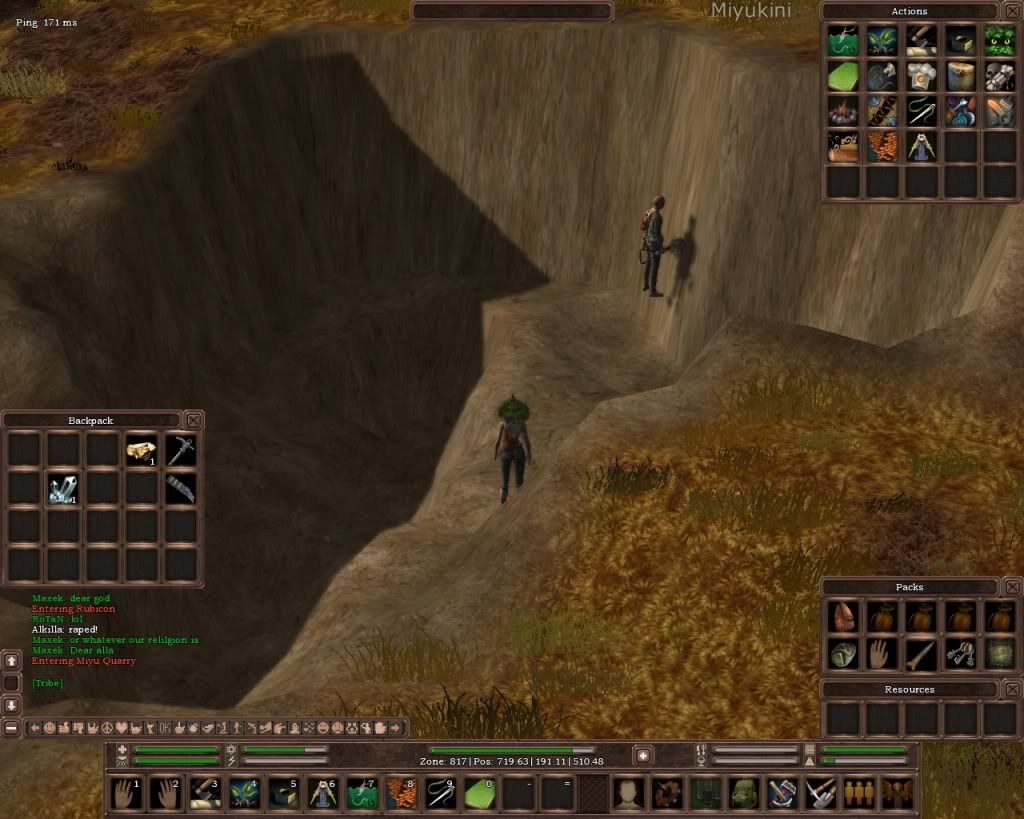The height and width of the screenshot is (819, 1024).
Task: Activate the brick wall action
Action: tap(882, 146)
